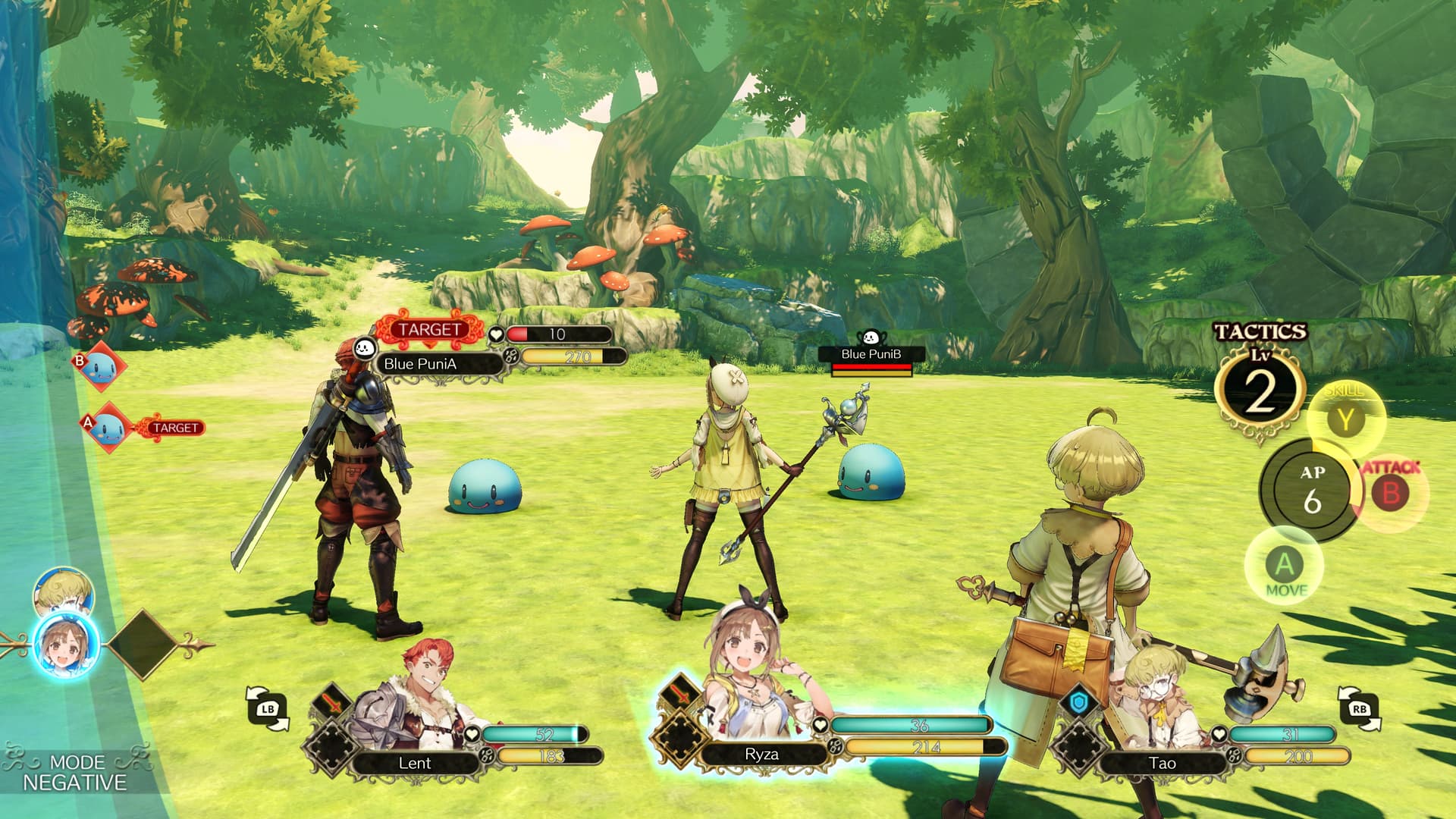Click Lent's red sword role icon

[x=332, y=701]
